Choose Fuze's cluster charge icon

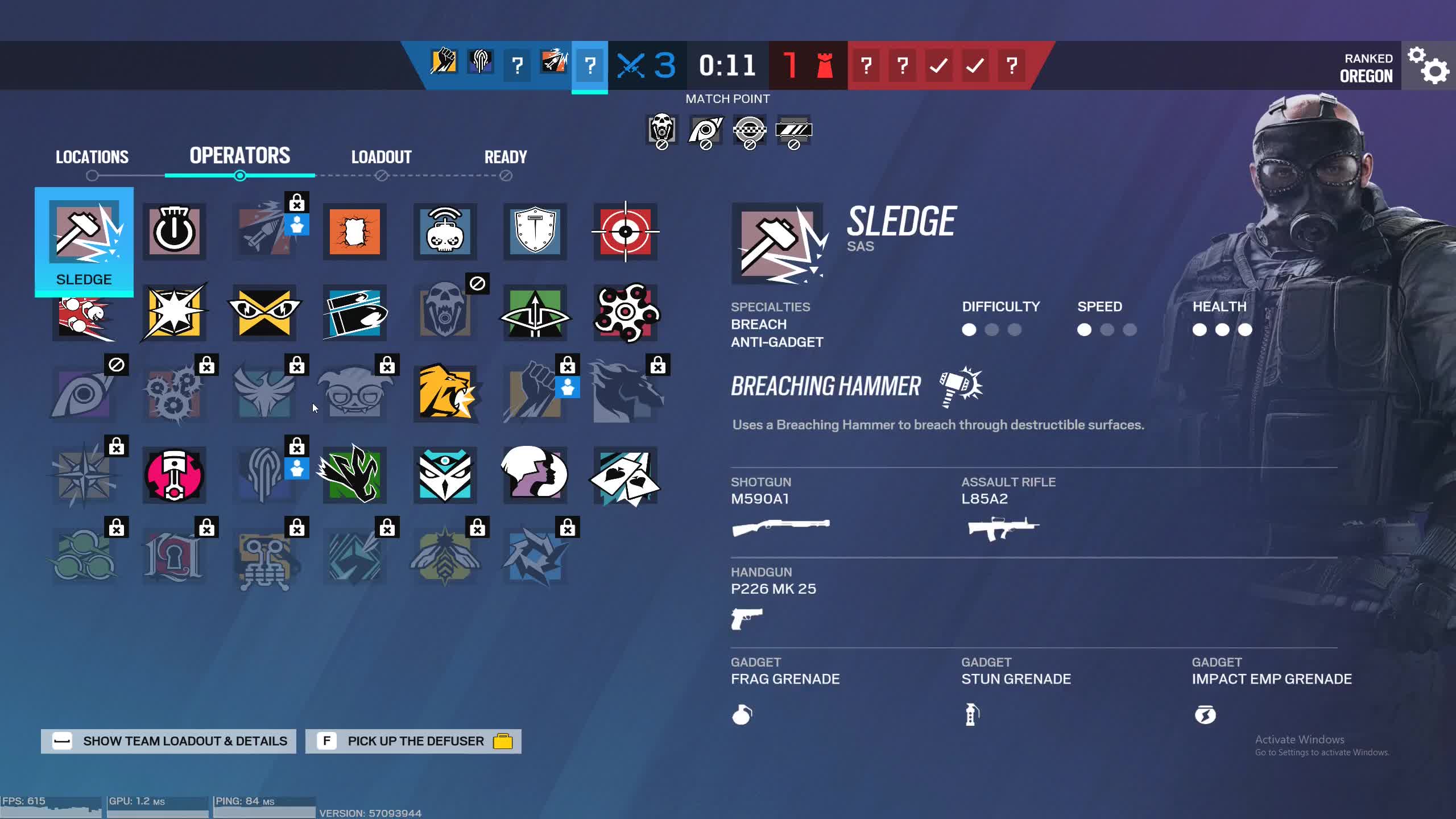point(84,313)
